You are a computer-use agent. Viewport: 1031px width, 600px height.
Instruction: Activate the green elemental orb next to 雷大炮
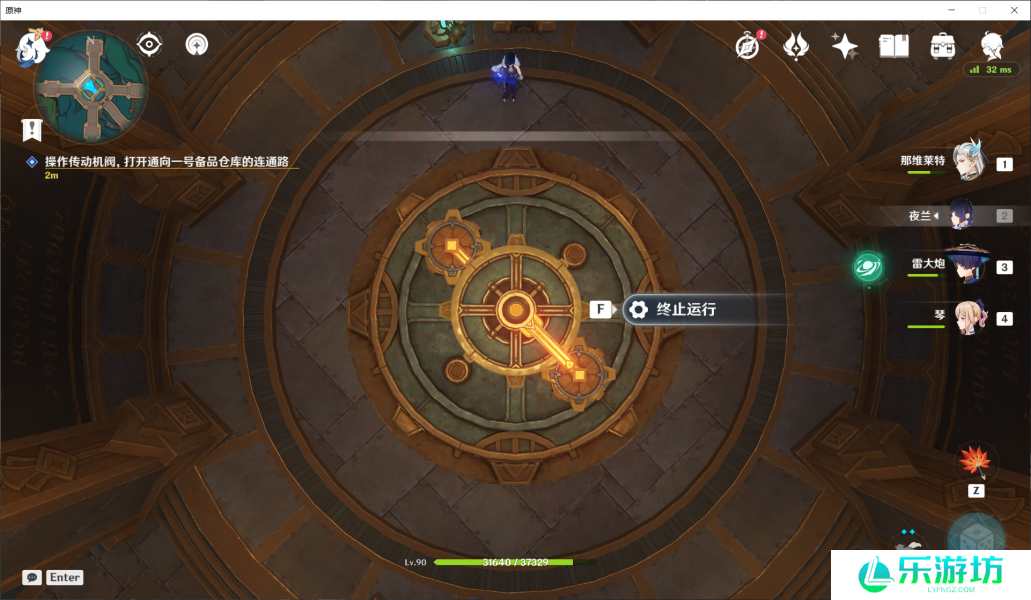[x=867, y=267]
